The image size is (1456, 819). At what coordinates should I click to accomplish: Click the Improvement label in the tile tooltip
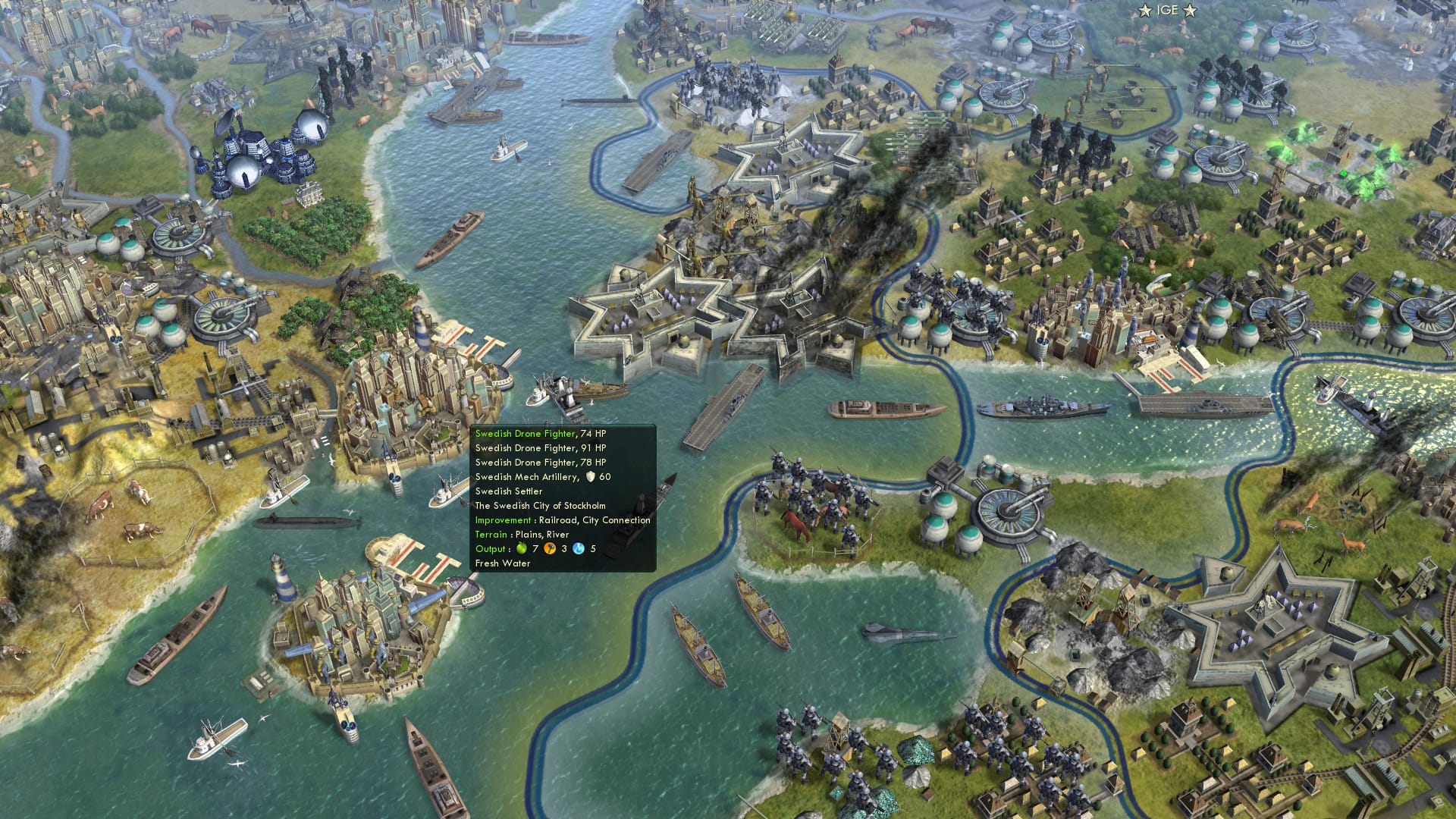pos(502,520)
